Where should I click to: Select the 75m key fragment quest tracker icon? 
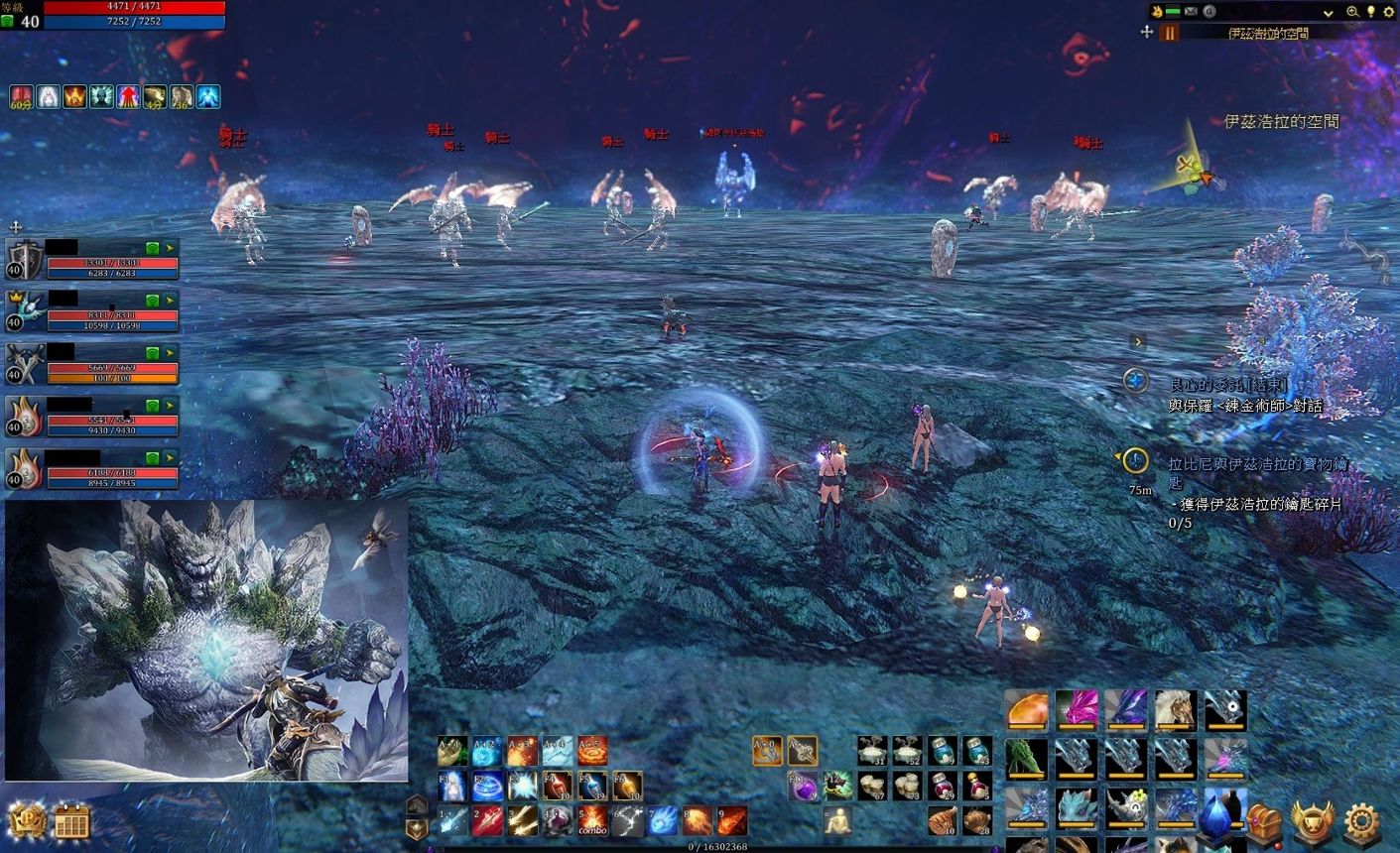tap(1136, 461)
